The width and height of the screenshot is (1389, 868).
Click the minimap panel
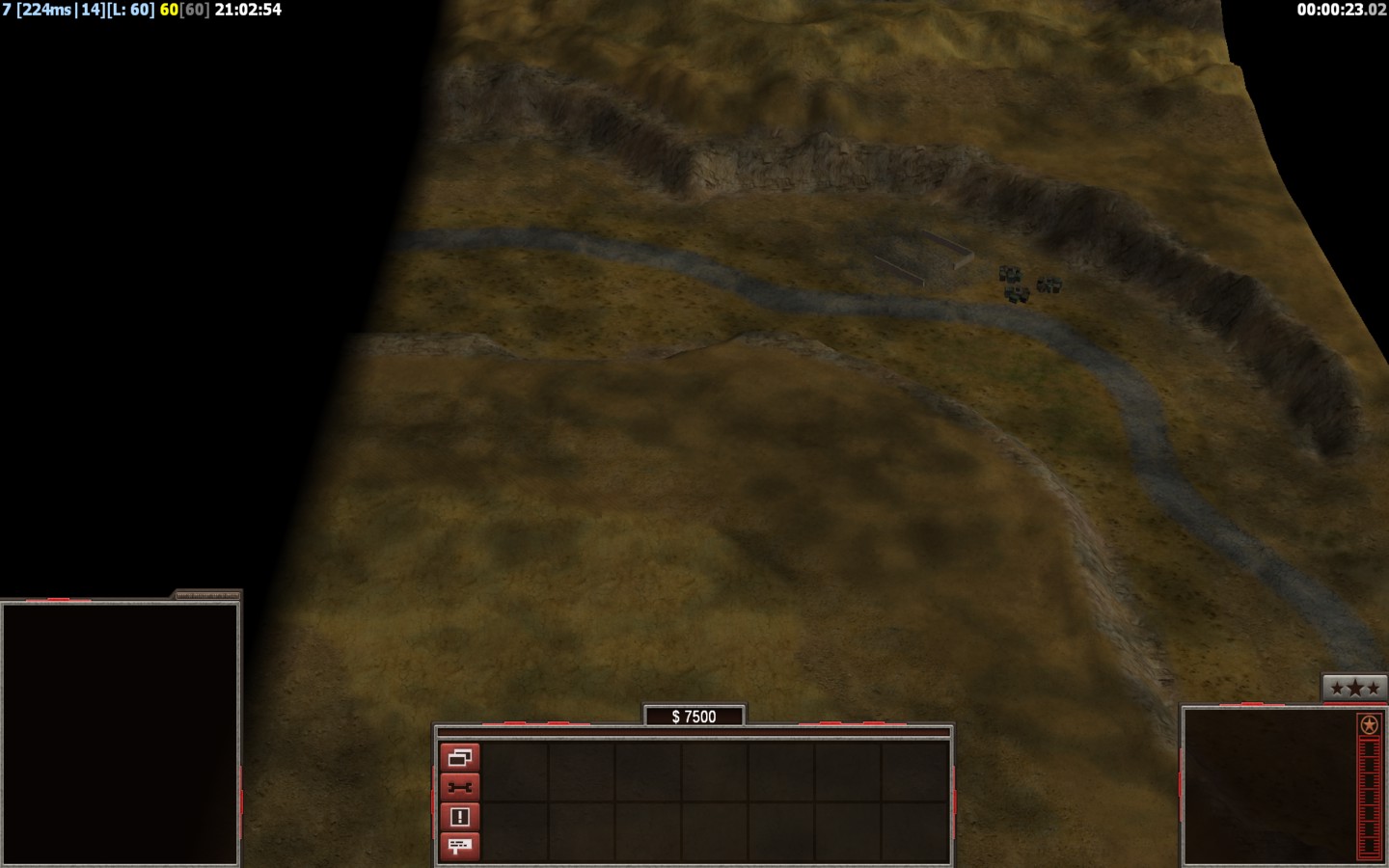(x=120, y=733)
